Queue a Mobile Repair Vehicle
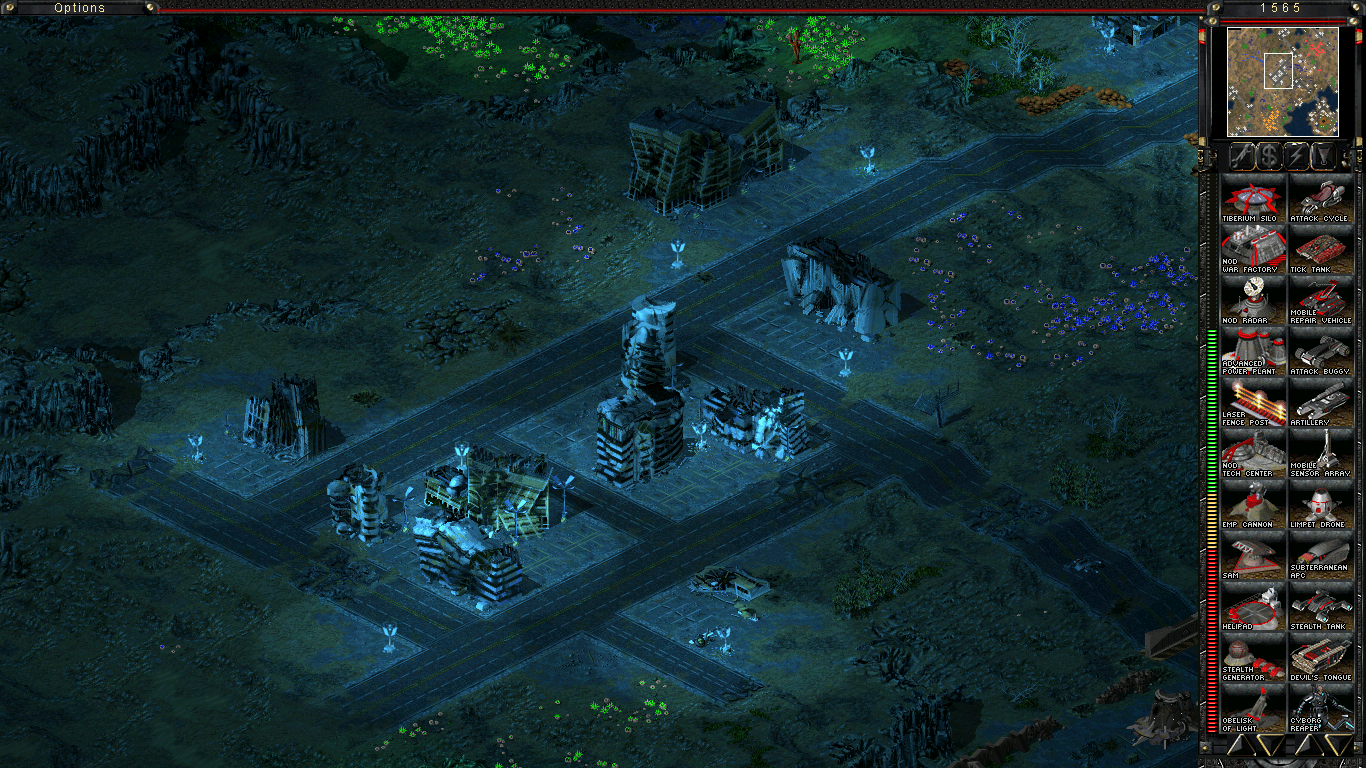The height and width of the screenshot is (768, 1366). [x=1320, y=300]
